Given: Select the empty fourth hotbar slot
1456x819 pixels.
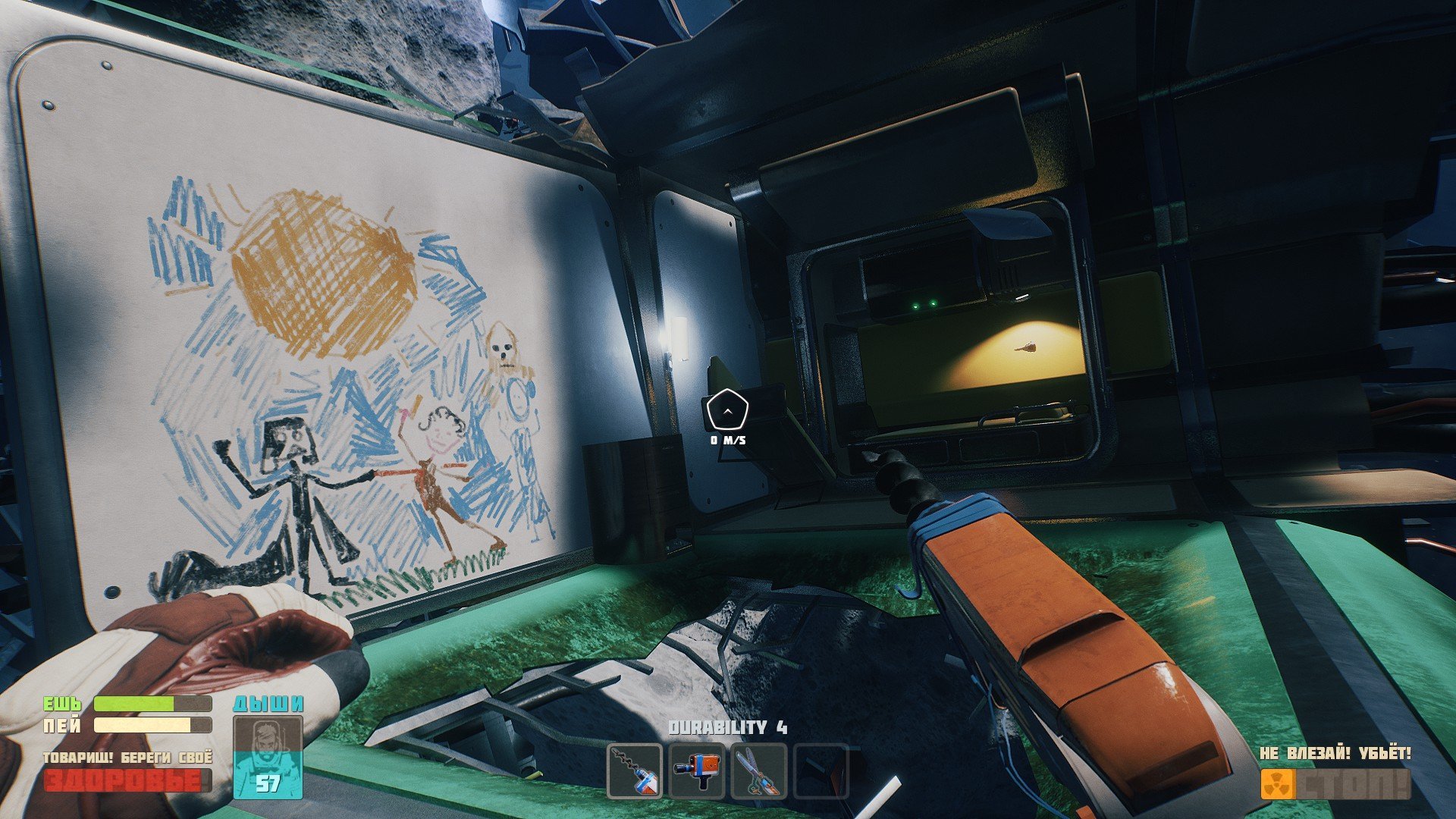Looking at the screenshot, I should (821, 771).
